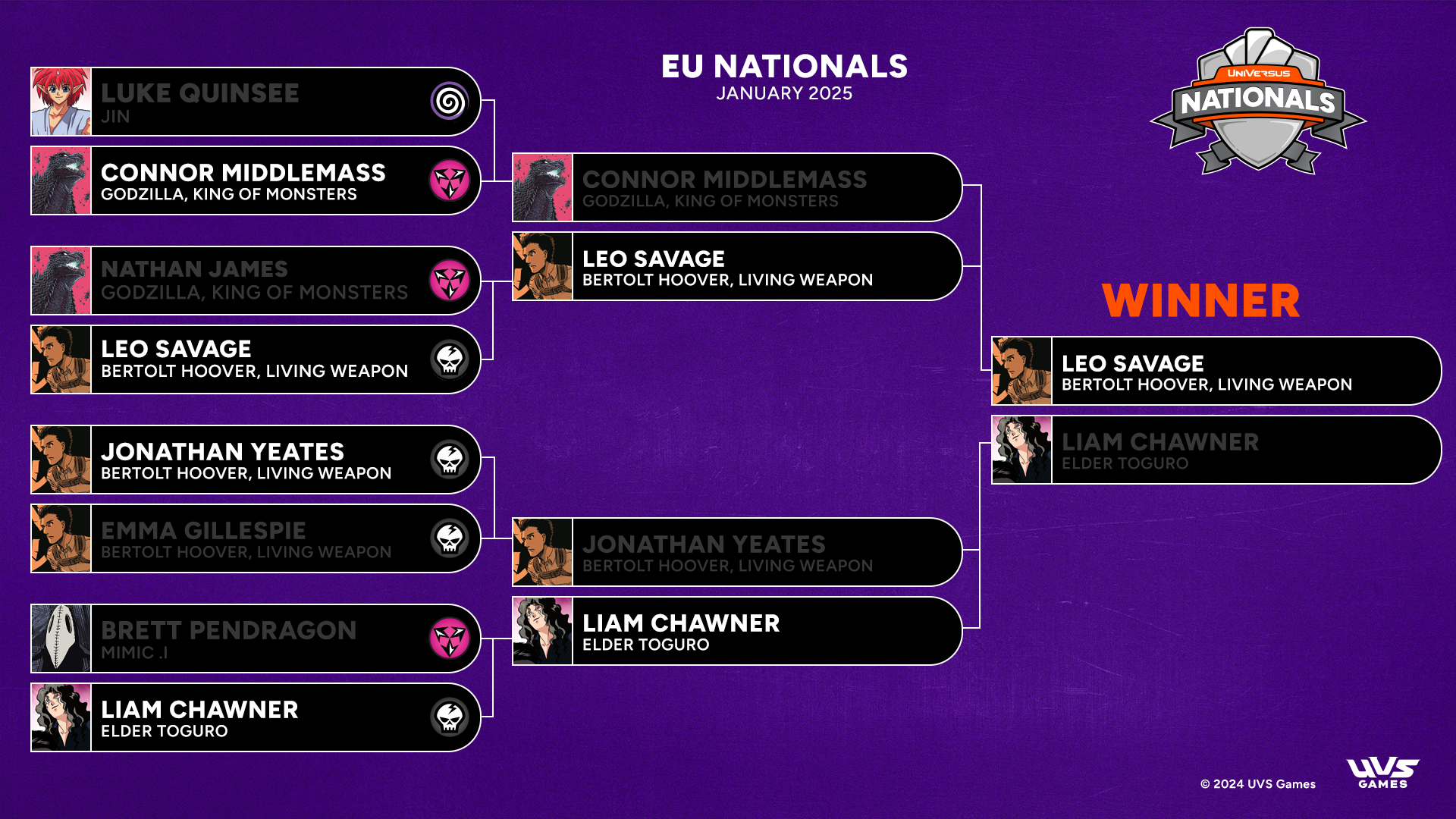1456x819 pixels.
Task: Click the UVS Games logo
Action: pos(1382,773)
